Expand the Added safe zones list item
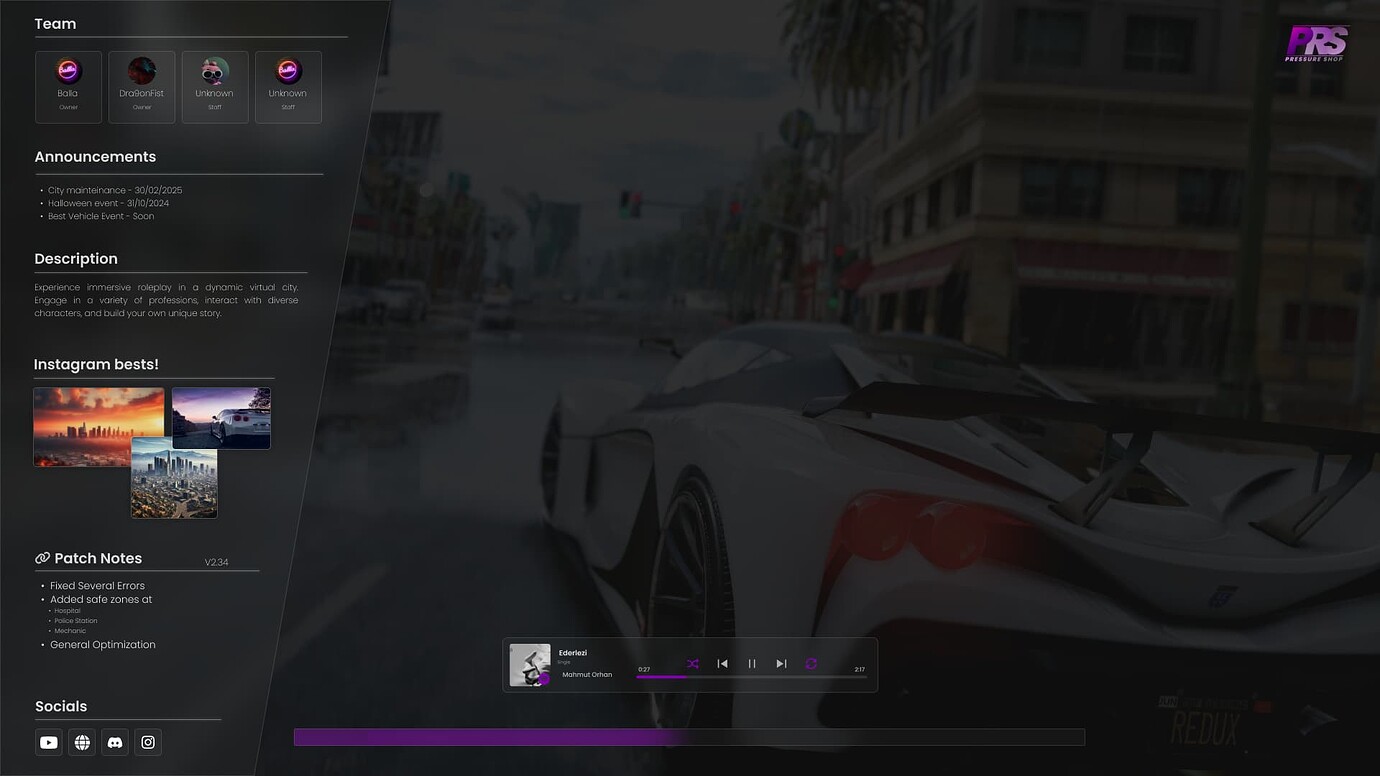Viewport: 1380px width, 776px height. tap(101, 599)
